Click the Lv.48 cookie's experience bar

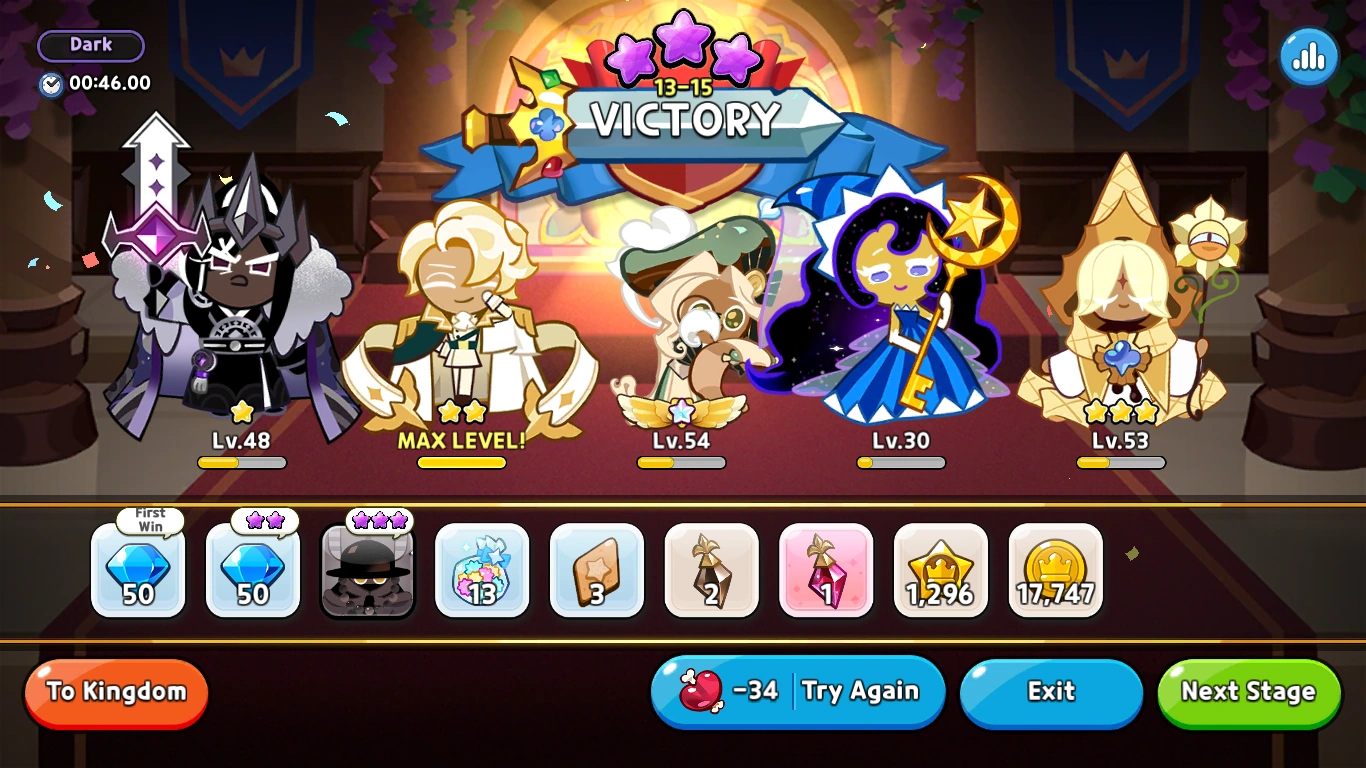240,462
